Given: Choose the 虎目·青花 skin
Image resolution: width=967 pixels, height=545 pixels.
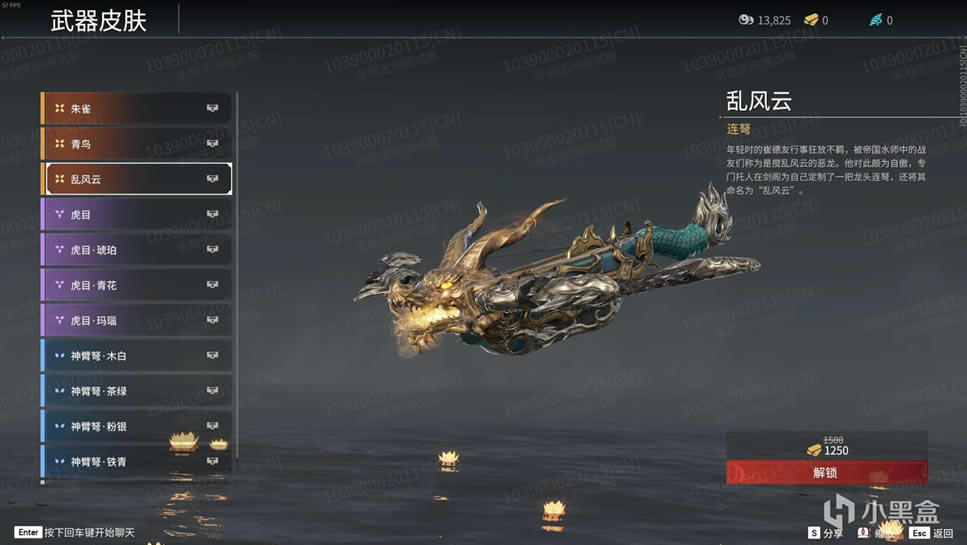Looking at the screenshot, I should pyautogui.click(x=136, y=285).
